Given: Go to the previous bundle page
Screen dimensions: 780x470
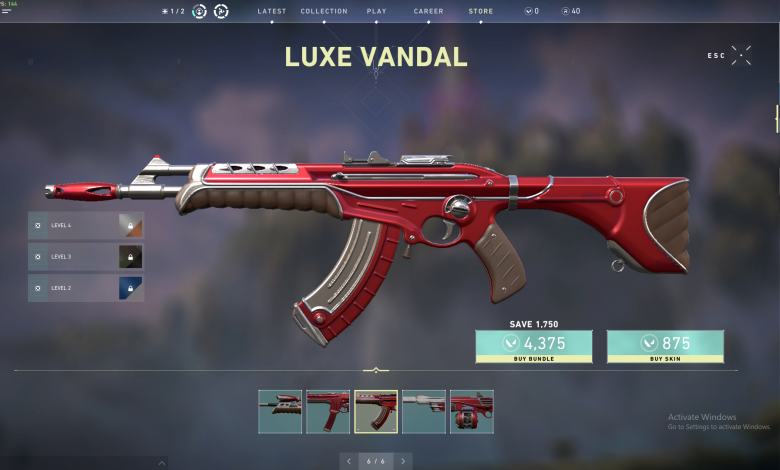Looking at the screenshot, I should (348, 461).
